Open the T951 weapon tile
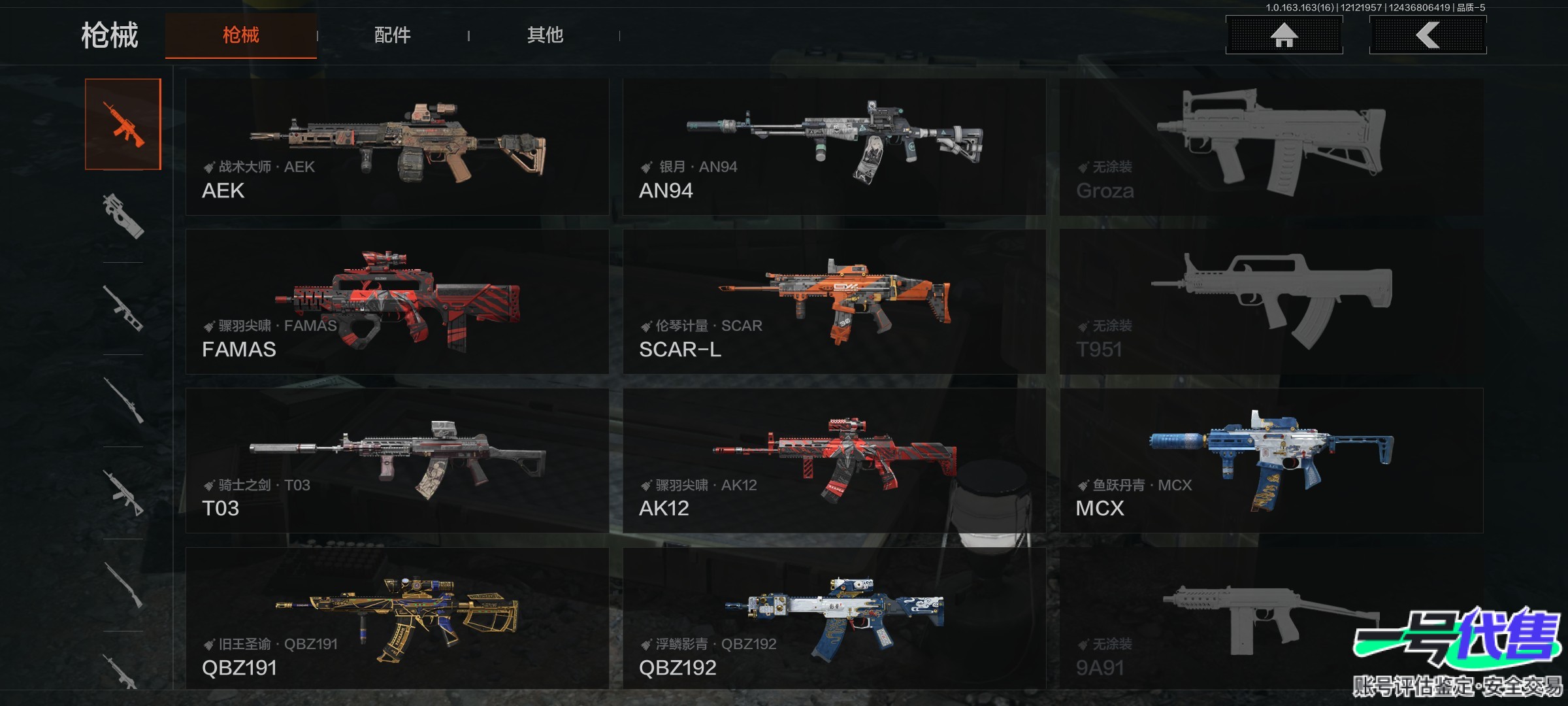Screen dimensions: 1568x706 point(1271,301)
